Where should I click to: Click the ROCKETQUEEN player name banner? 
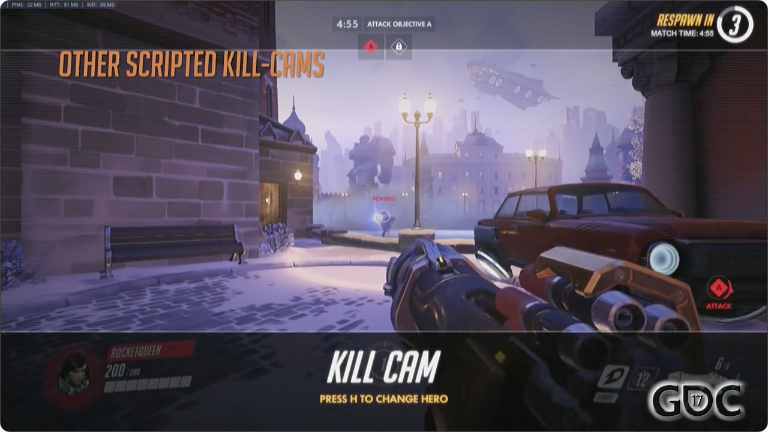coord(150,350)
